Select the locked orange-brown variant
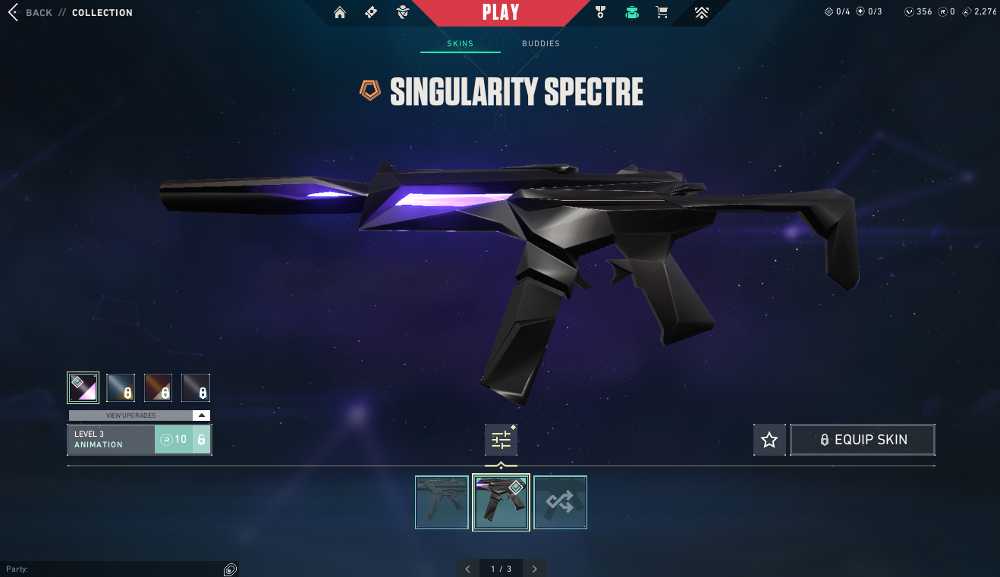1000x577 pixels. [158, 387]
